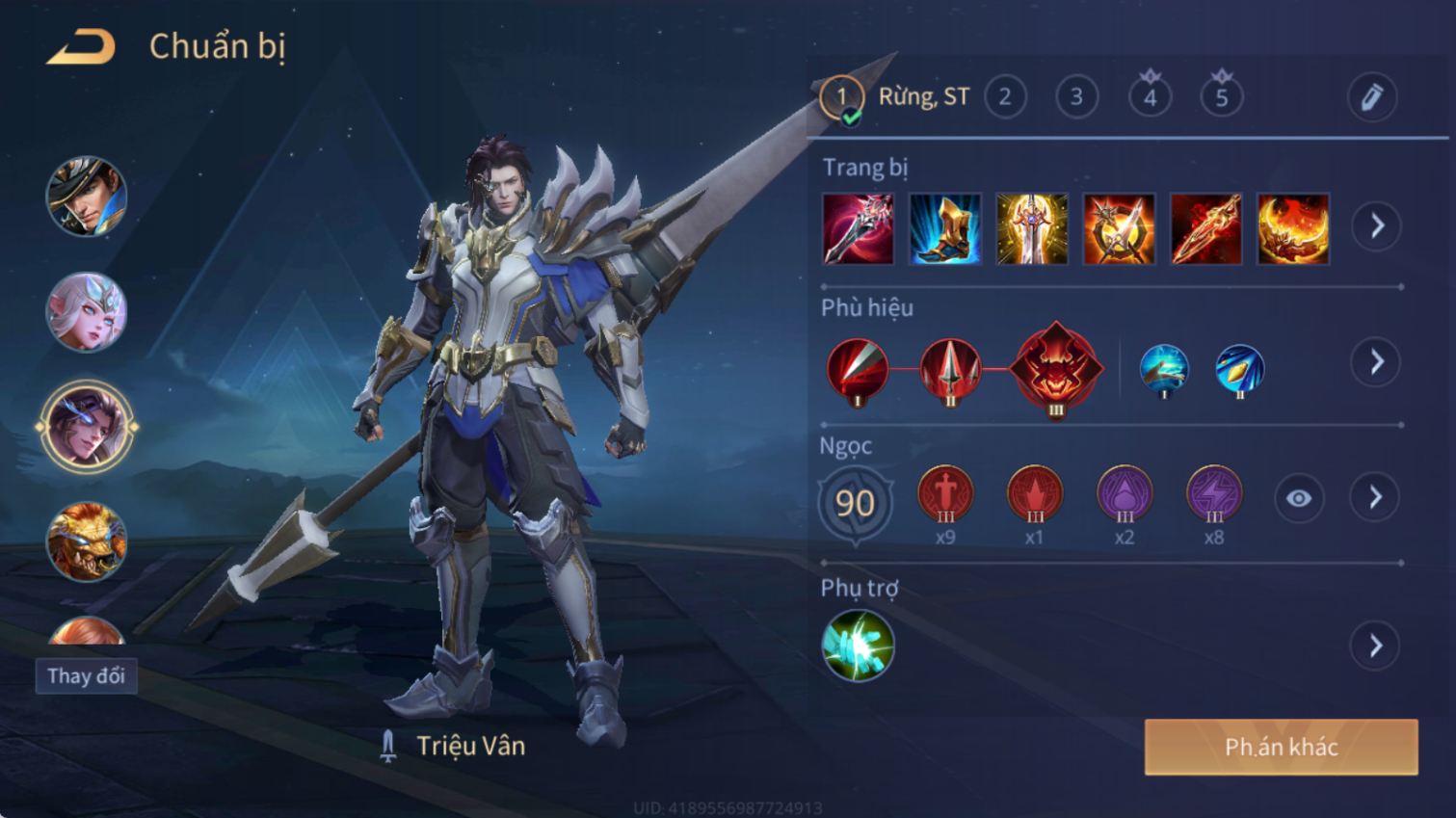The width and height of the screenshot is (1456, 818).
Task: Select the golden boots equipment item
Action: (x=944, y=229)
